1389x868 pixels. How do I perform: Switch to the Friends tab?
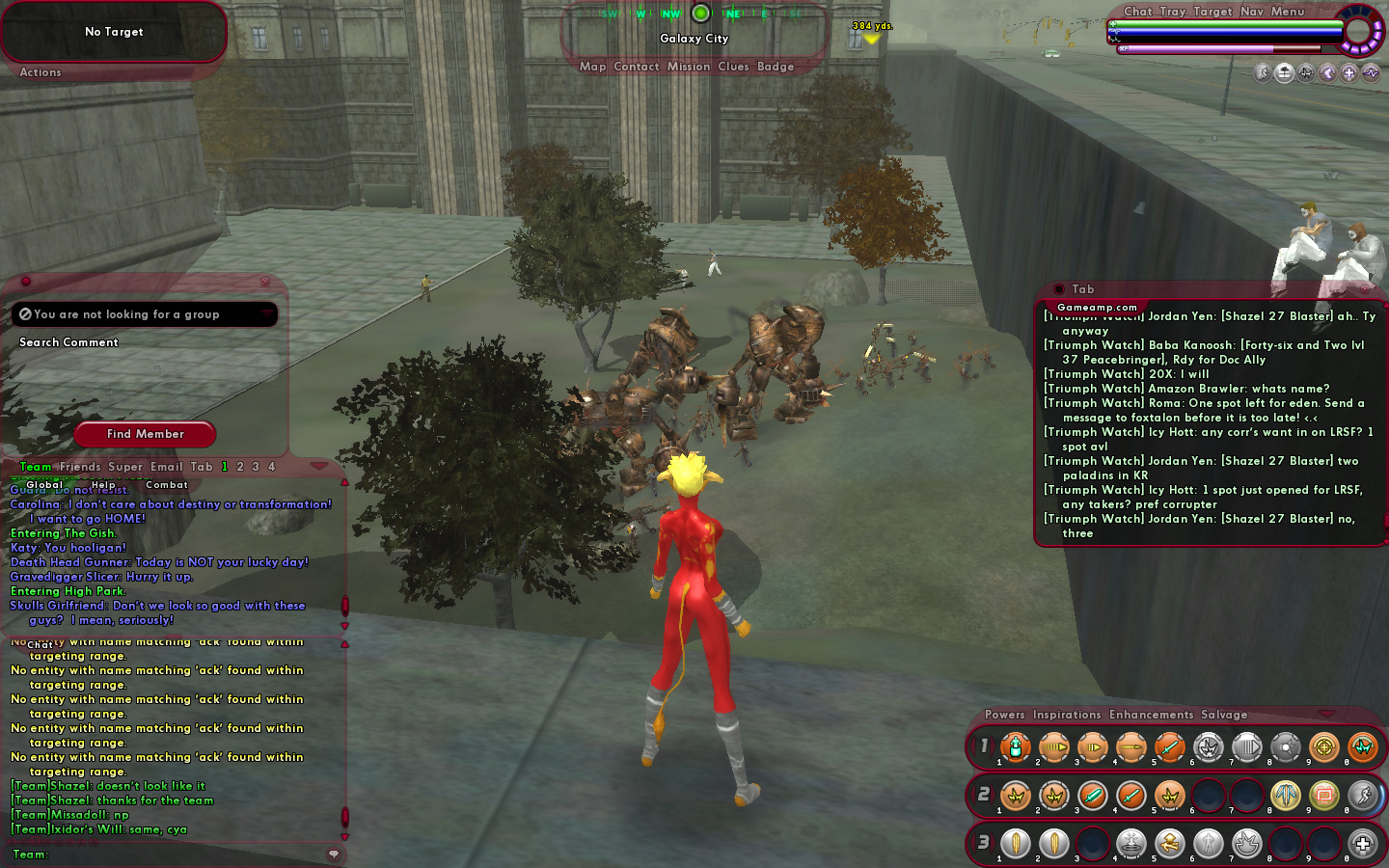pos(80,467)
